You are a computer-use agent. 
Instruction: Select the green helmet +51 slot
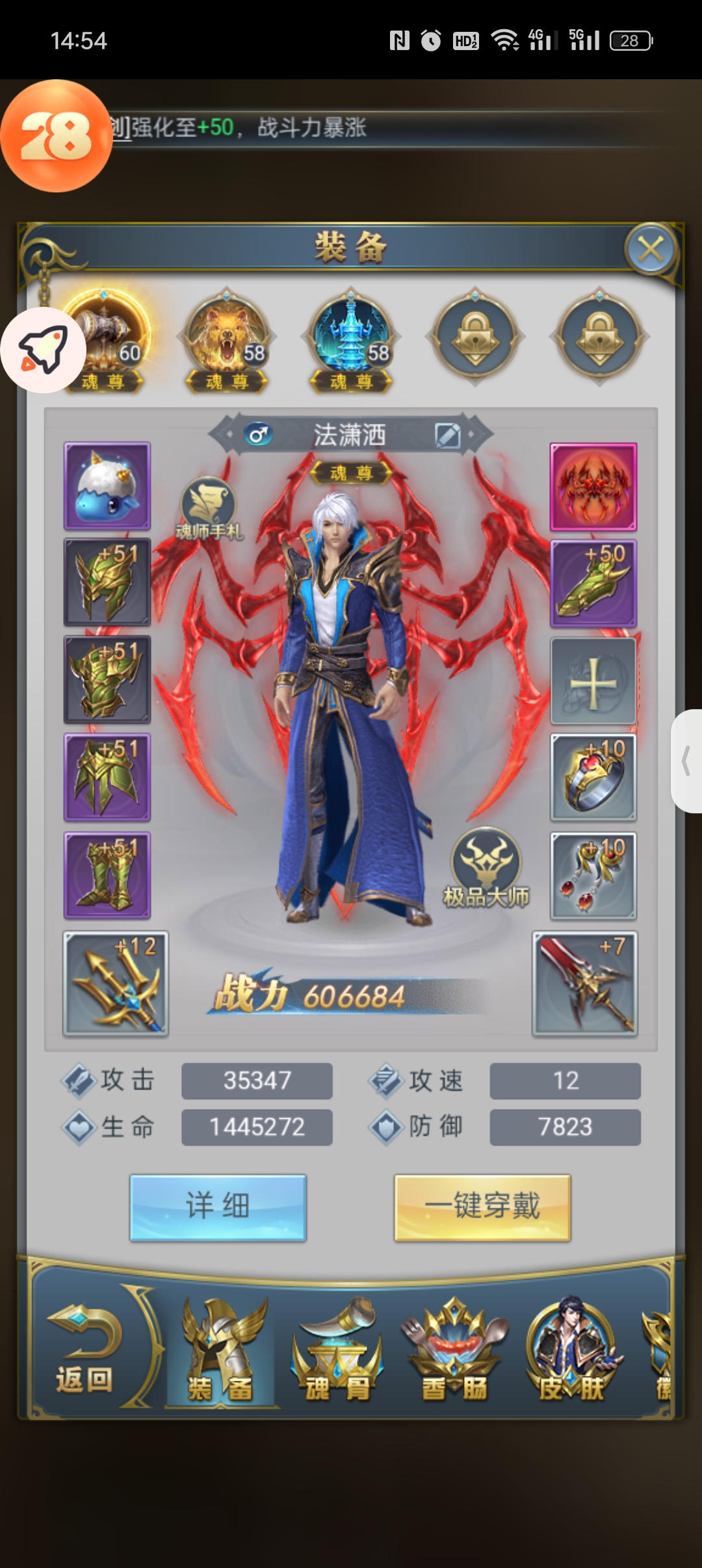[107, 582]
